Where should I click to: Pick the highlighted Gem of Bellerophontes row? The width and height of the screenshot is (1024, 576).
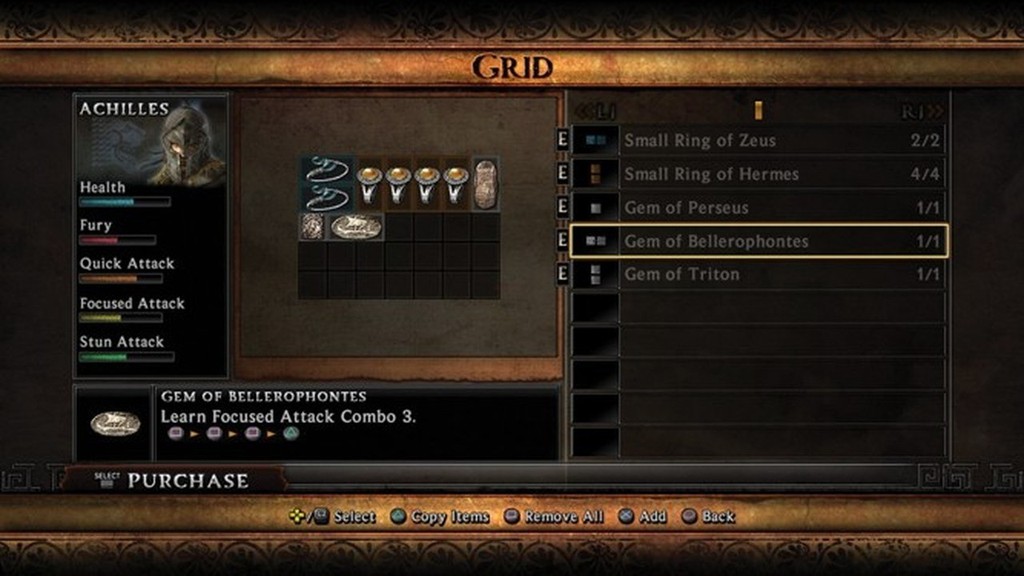coord(757,241)
